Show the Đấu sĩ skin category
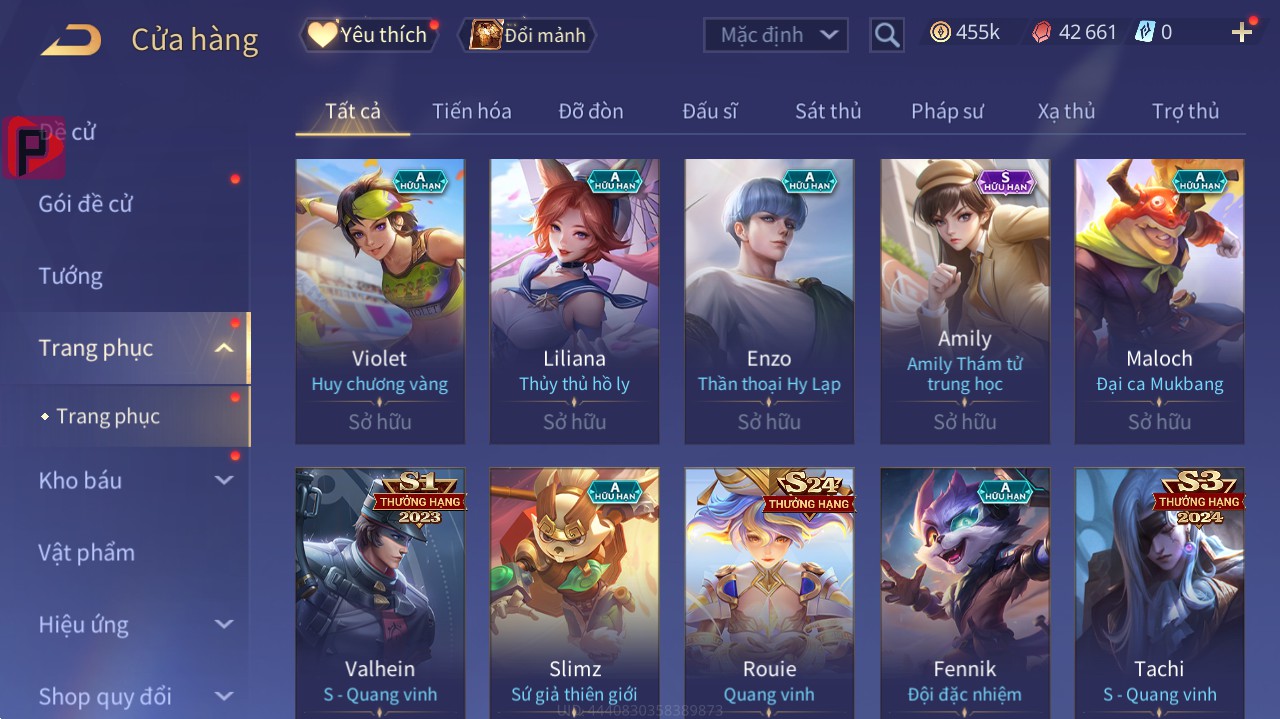The width and height of the screenshot is (1280, 719). [710, 111]
